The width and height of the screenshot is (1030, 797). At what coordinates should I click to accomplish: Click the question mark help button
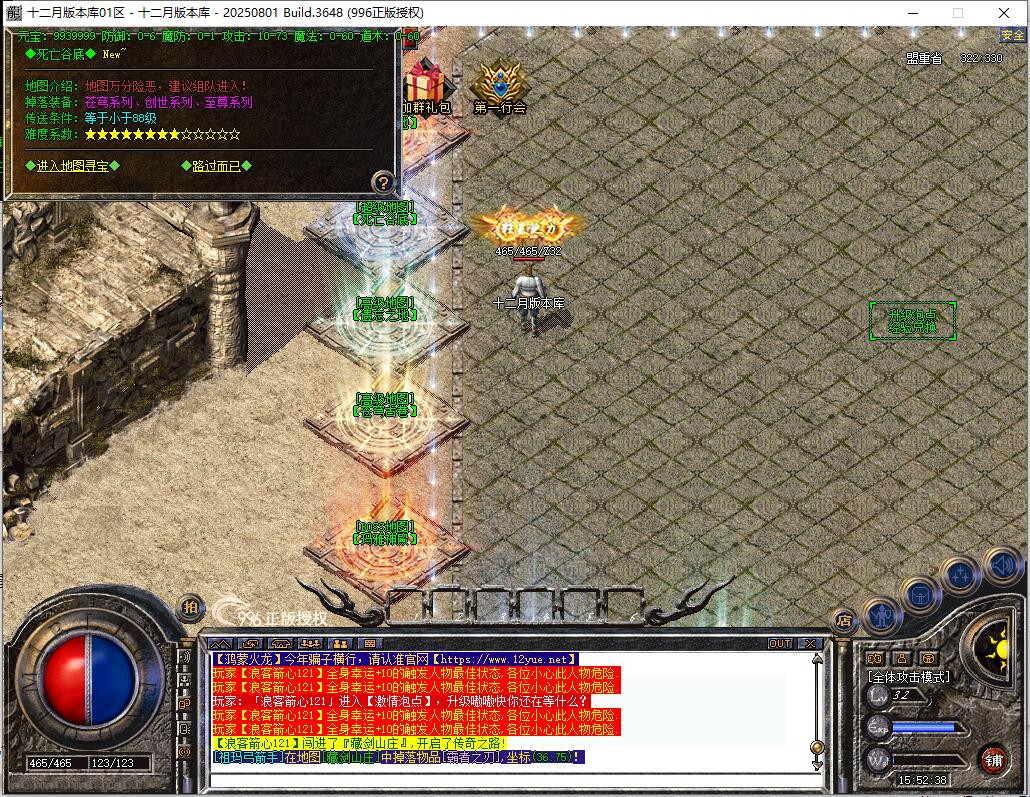pyautogui.click(x=383, y=182)
